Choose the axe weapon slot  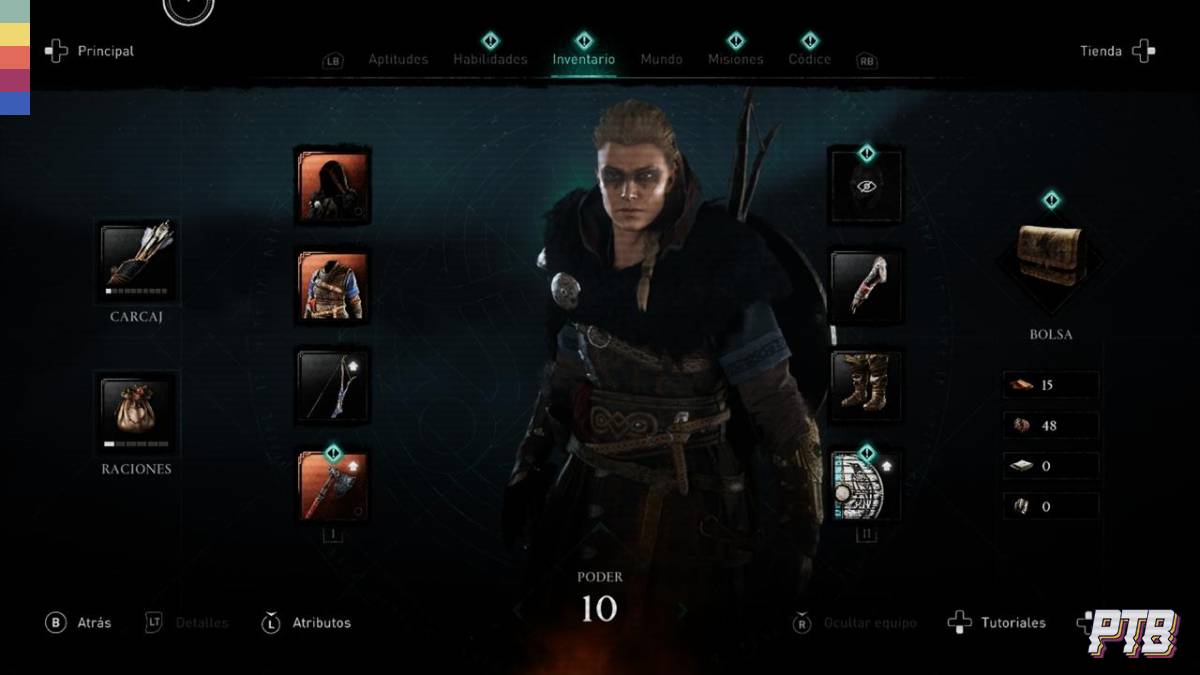point(333,486)
